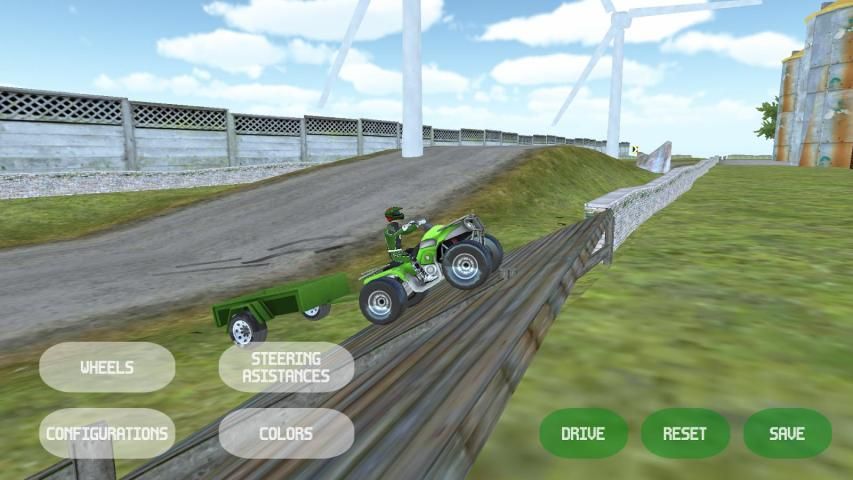
Task: Save the current vehicle settings
Action: 787,434
